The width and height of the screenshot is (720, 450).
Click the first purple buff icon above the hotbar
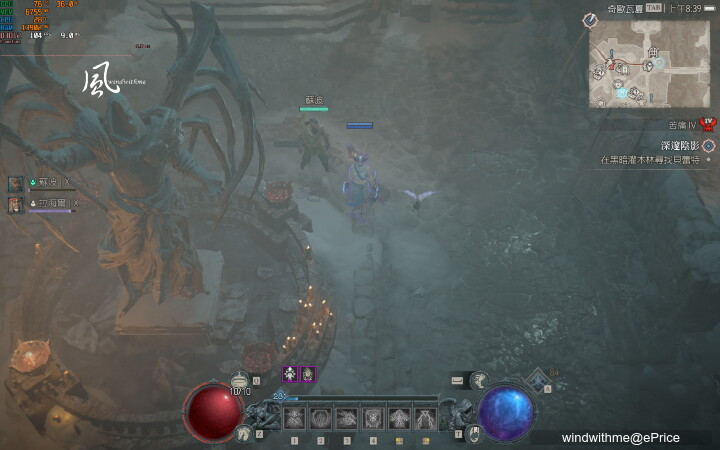290,374
